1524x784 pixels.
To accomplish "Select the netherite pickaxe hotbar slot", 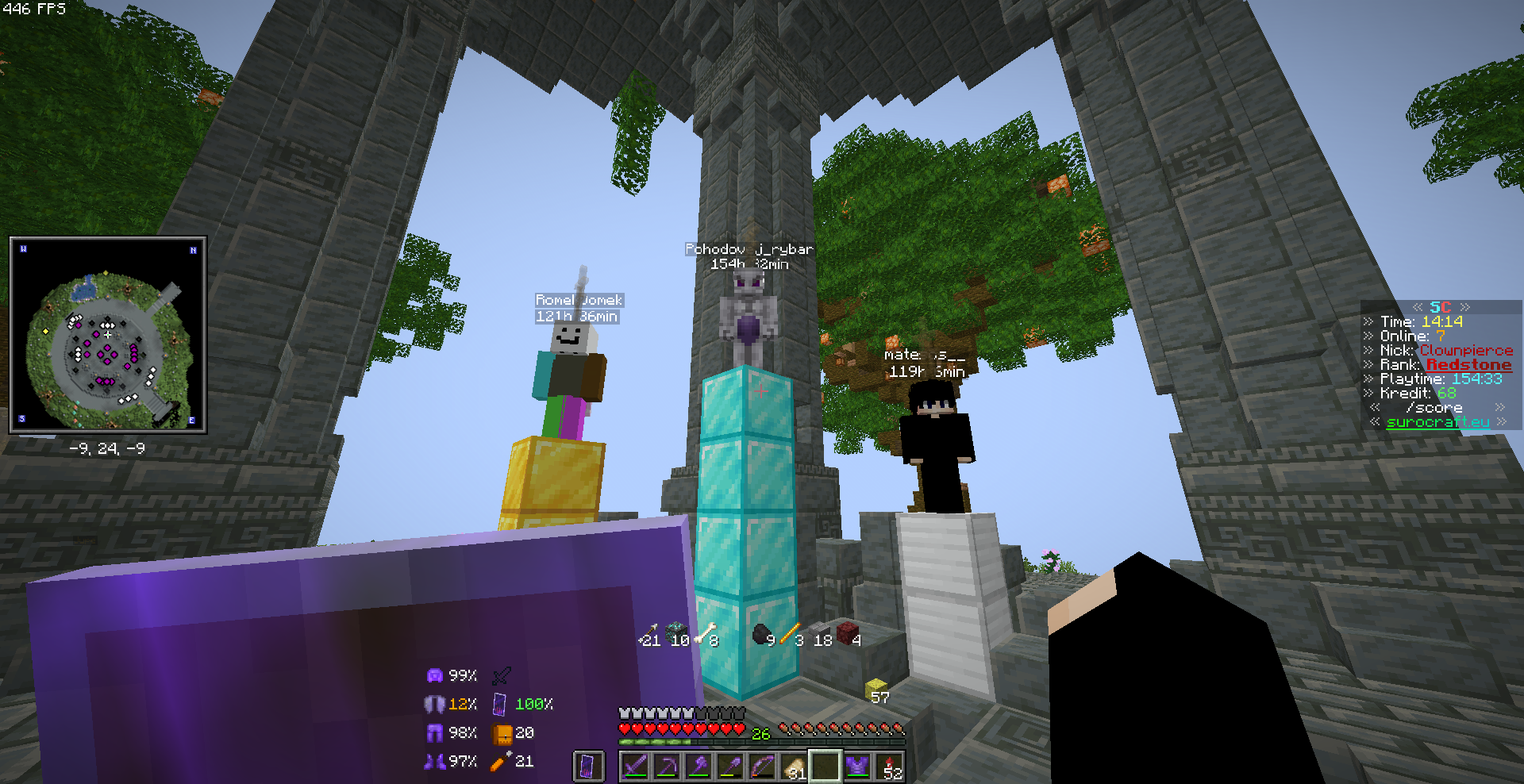I will pyautogui.click(x=667, y=767).
